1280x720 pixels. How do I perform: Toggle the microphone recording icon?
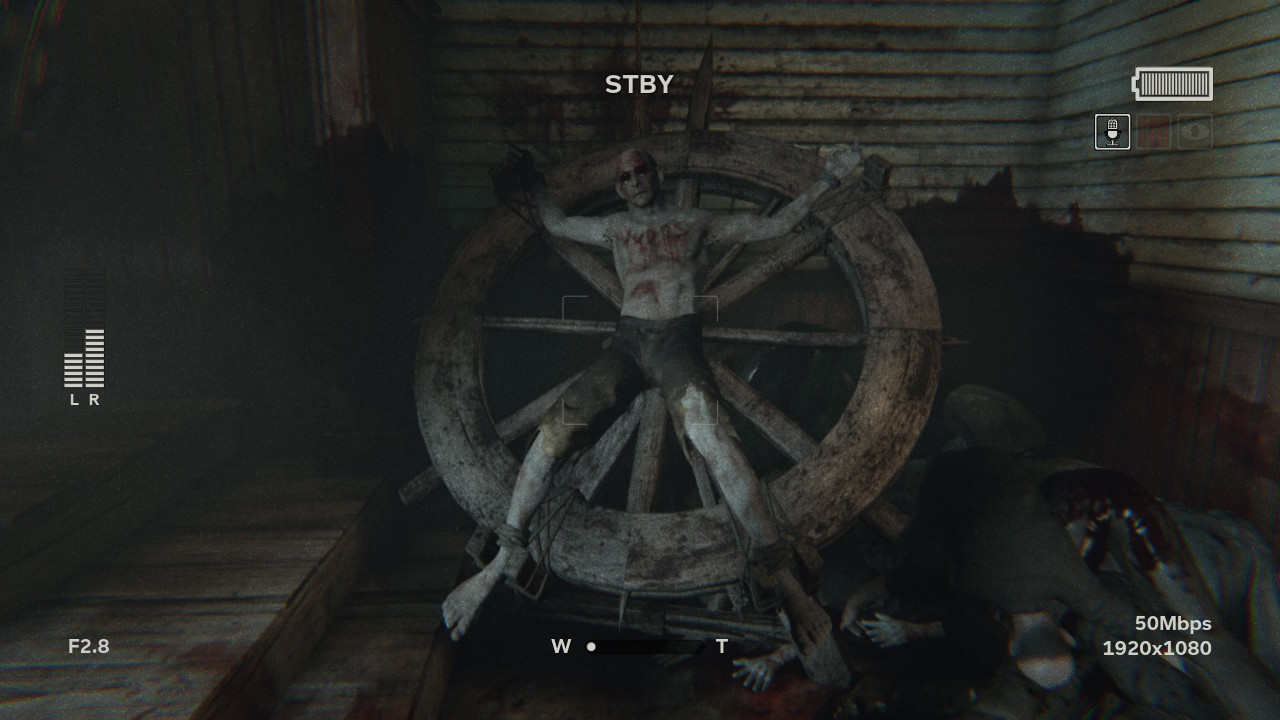[x=1113, y=131]
